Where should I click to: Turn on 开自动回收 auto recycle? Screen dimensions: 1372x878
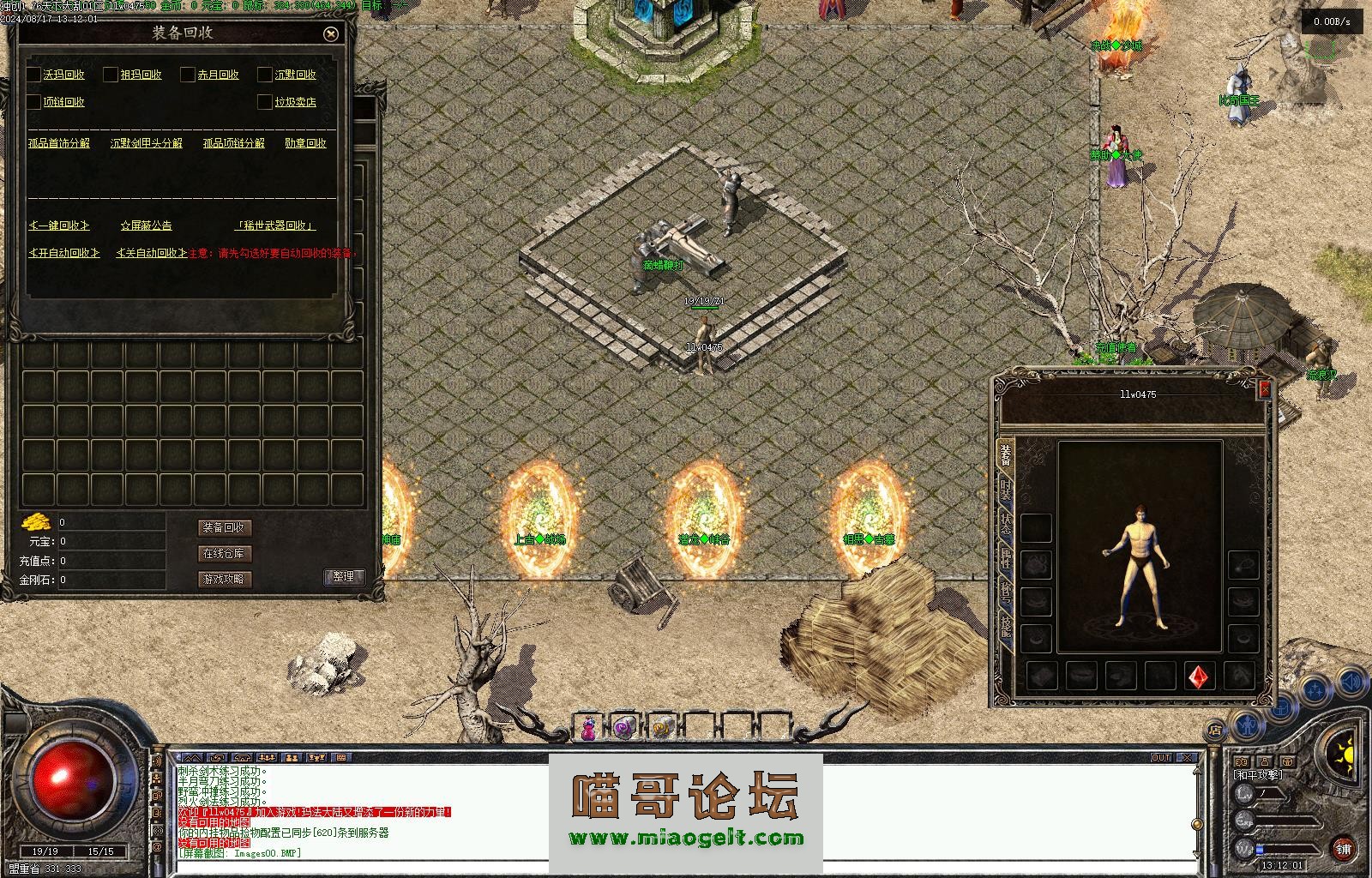coord(64,253)
